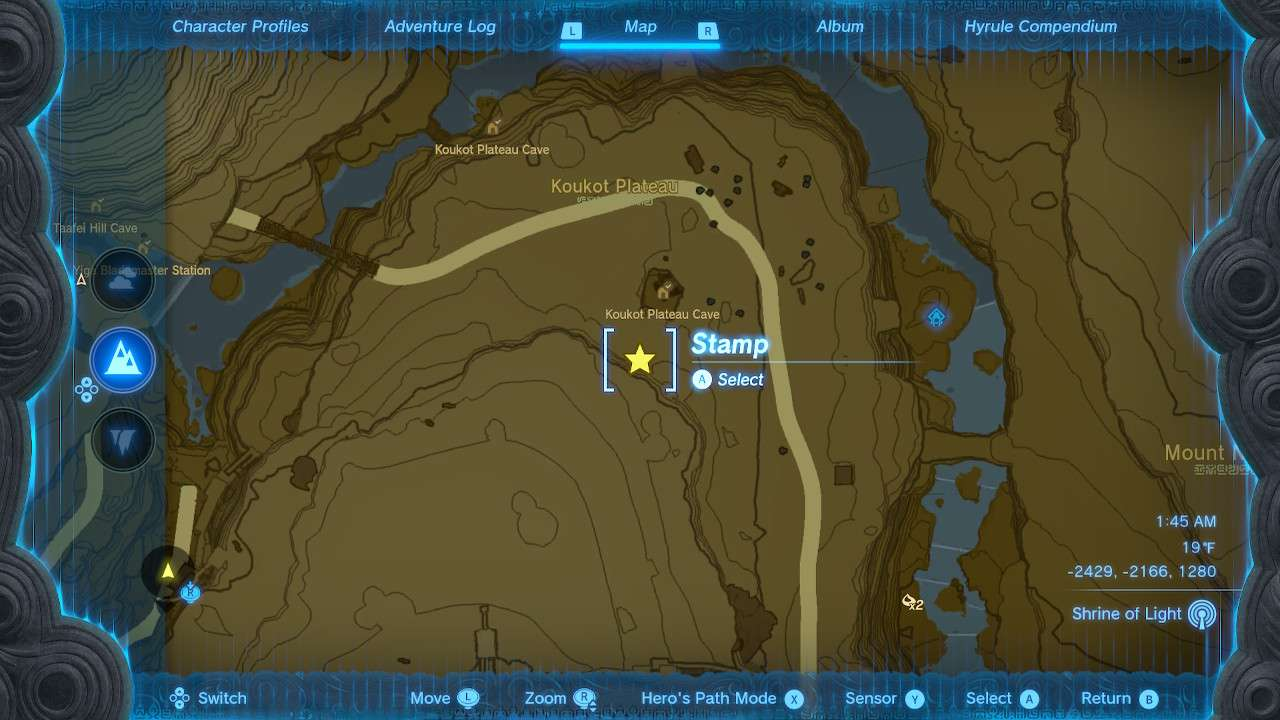Open the Adventure Log tab
This screenshot has width=1280, height=720.
click(440, 27)
